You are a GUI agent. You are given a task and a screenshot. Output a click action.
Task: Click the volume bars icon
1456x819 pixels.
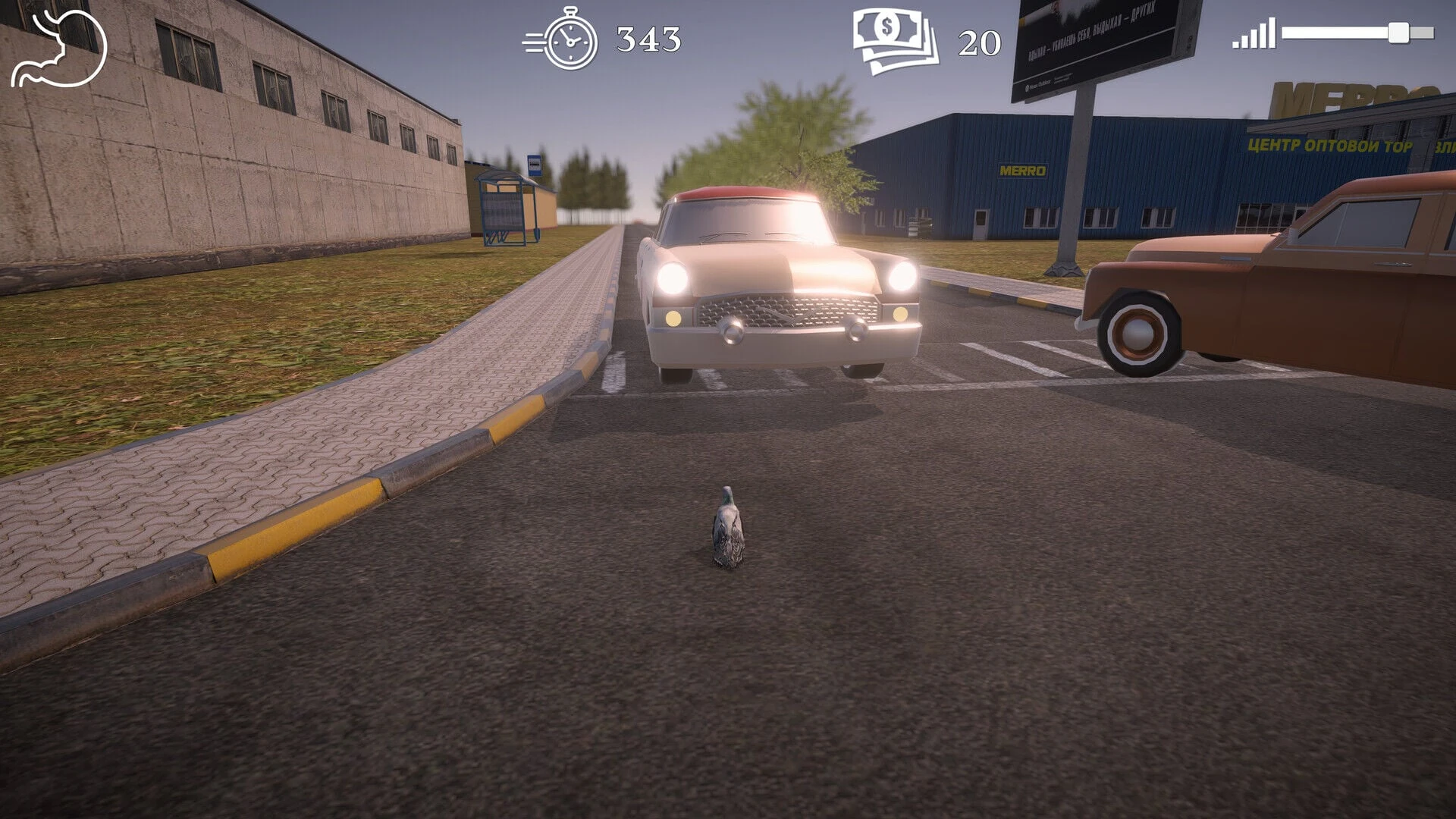[1253, 34]
